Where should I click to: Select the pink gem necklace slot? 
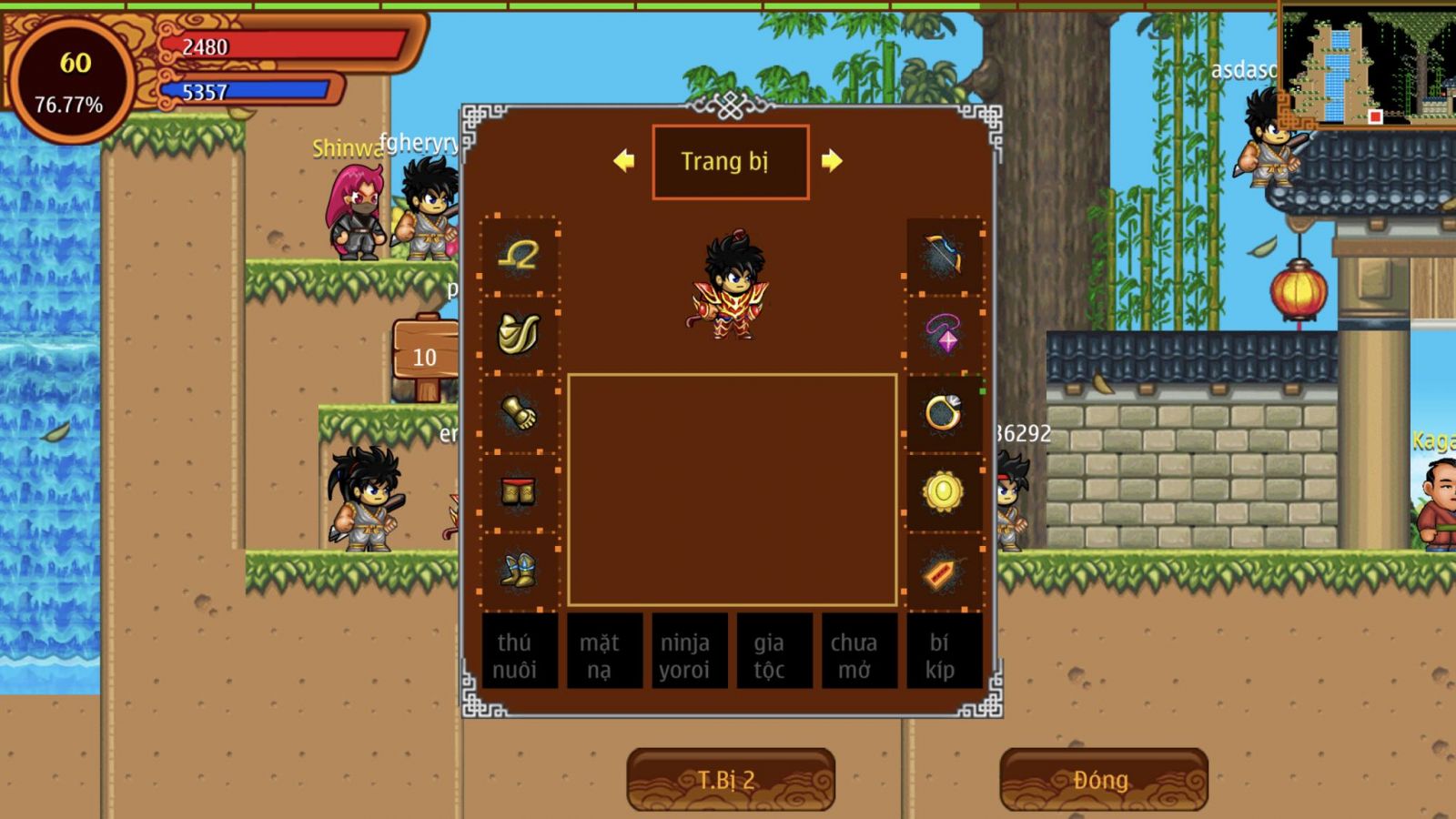(944, 334)
